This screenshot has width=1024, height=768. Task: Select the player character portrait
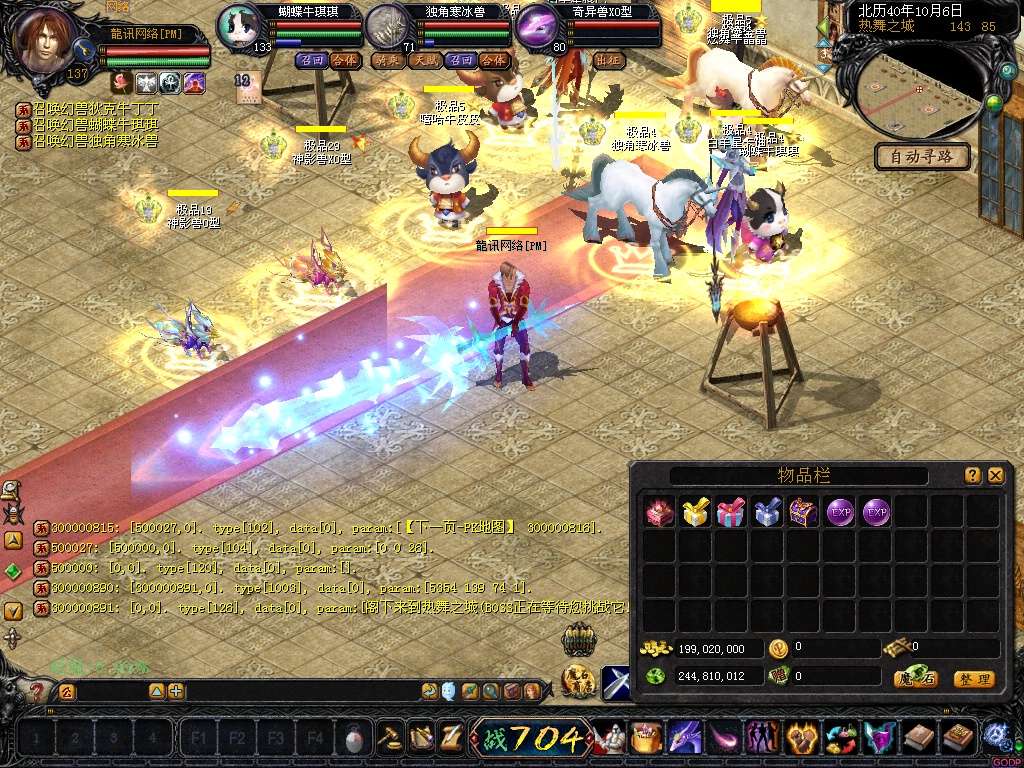(45, 40)
